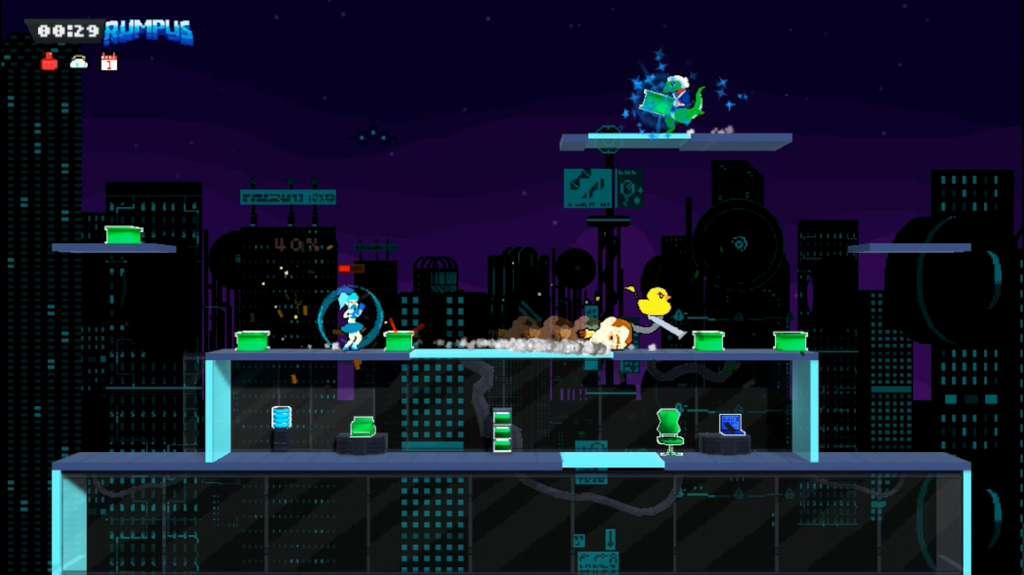This screenshot has width=1024, height=575.
Task: Click the red stapler objective icon
Action: coord(49,62)
